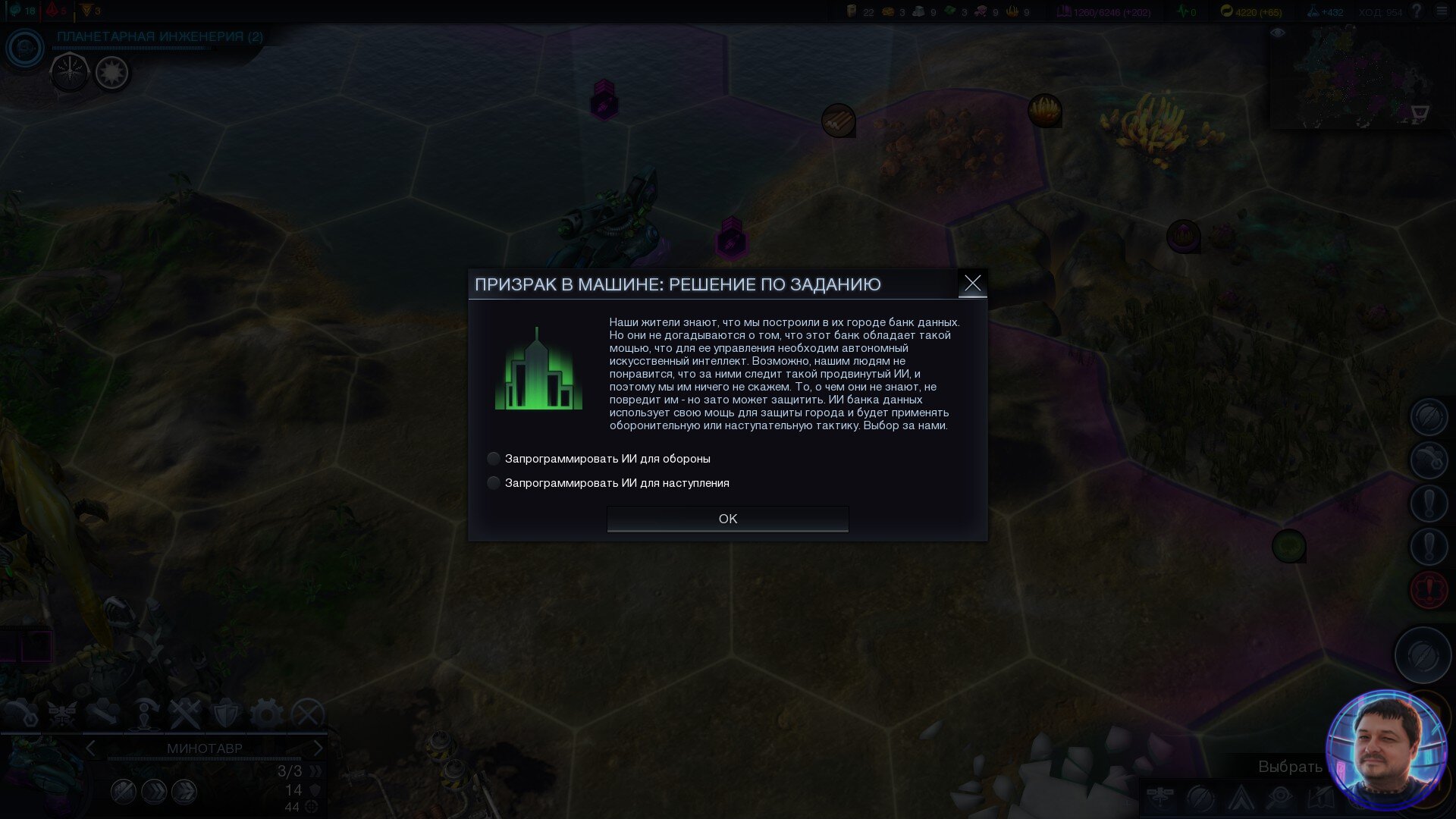This screenshot has width=1456, height=819.
Task: Open the main menu icon at top right
Action: tap(1442, 11)
